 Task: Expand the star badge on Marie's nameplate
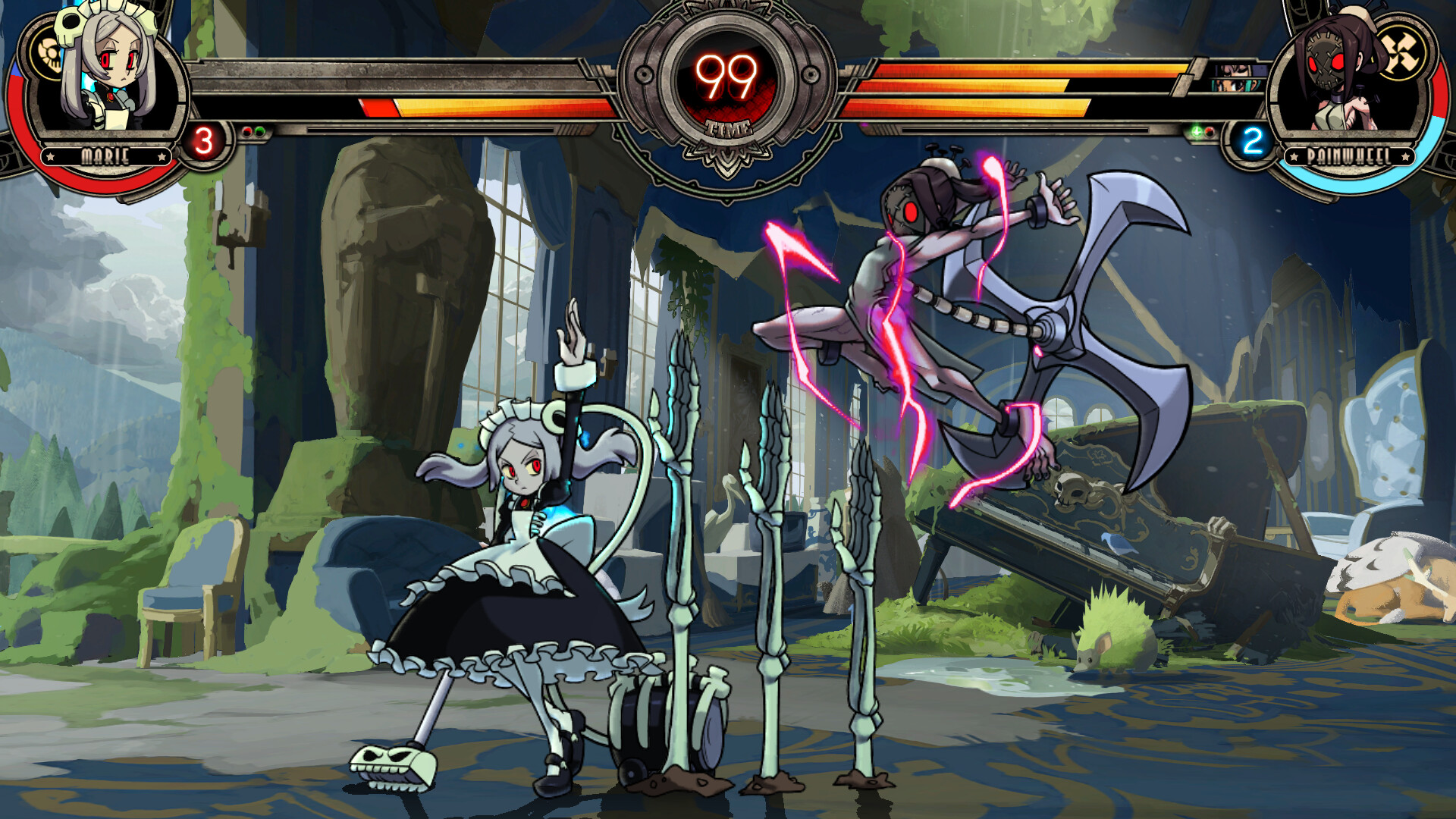[x=50, y=158]
